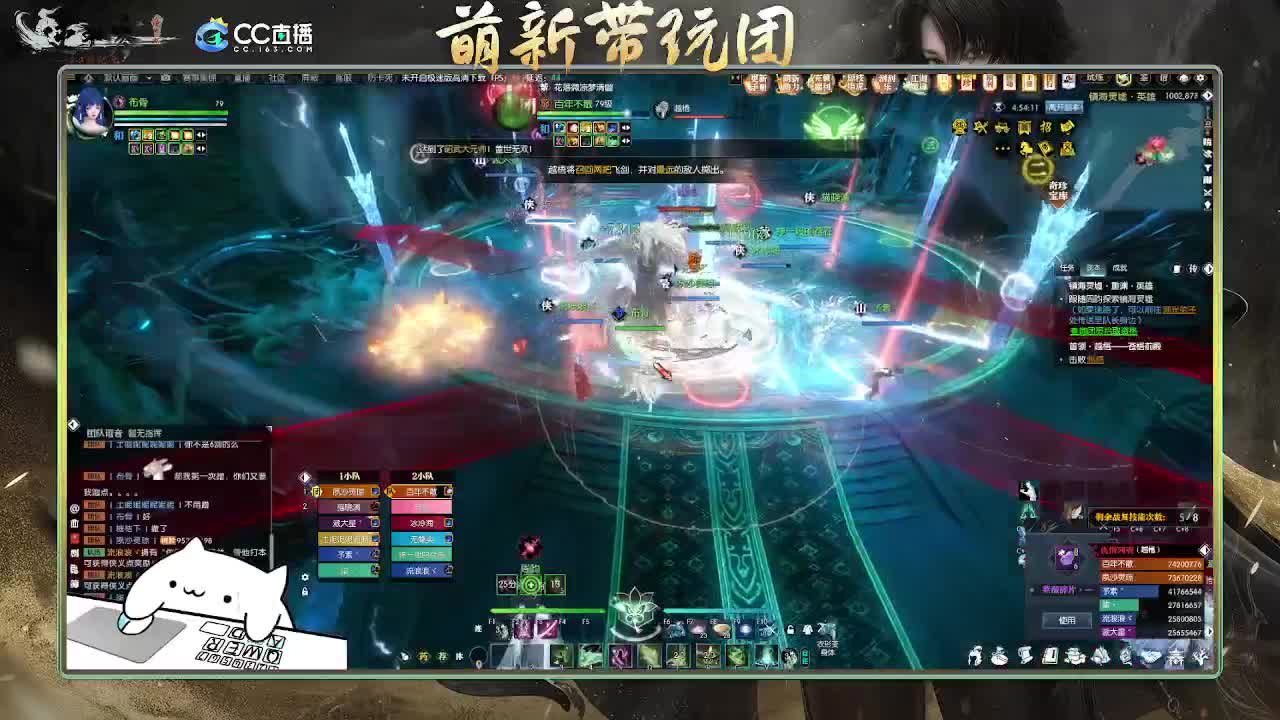Open the inventory bag icon bottom right
Screen dimensions: 1280x720
[x=999, y=657]
